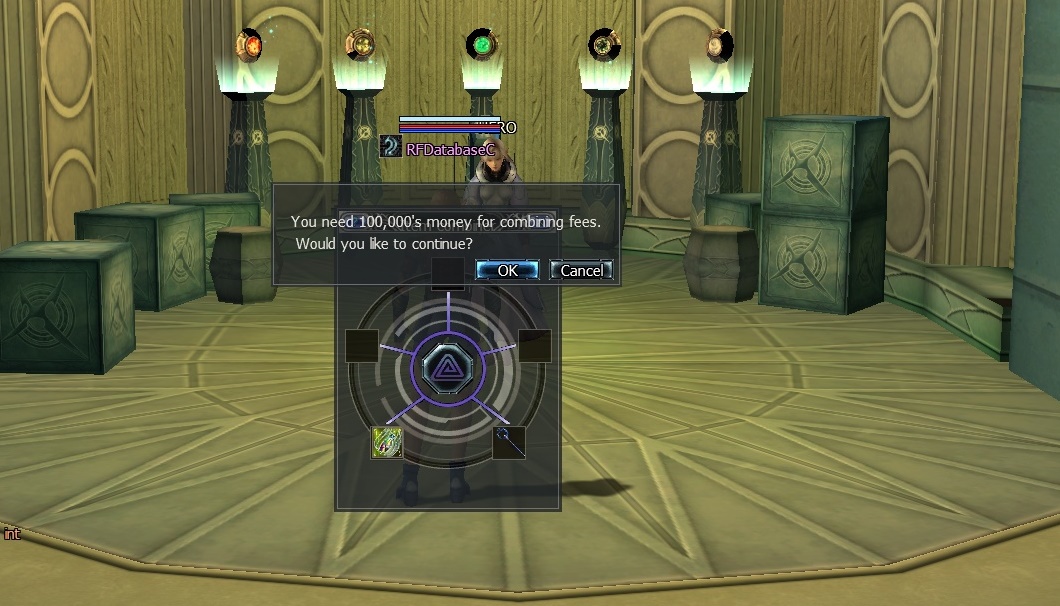Select the green item in the combine slot
1060x606 pixels.
coord(387,442)
